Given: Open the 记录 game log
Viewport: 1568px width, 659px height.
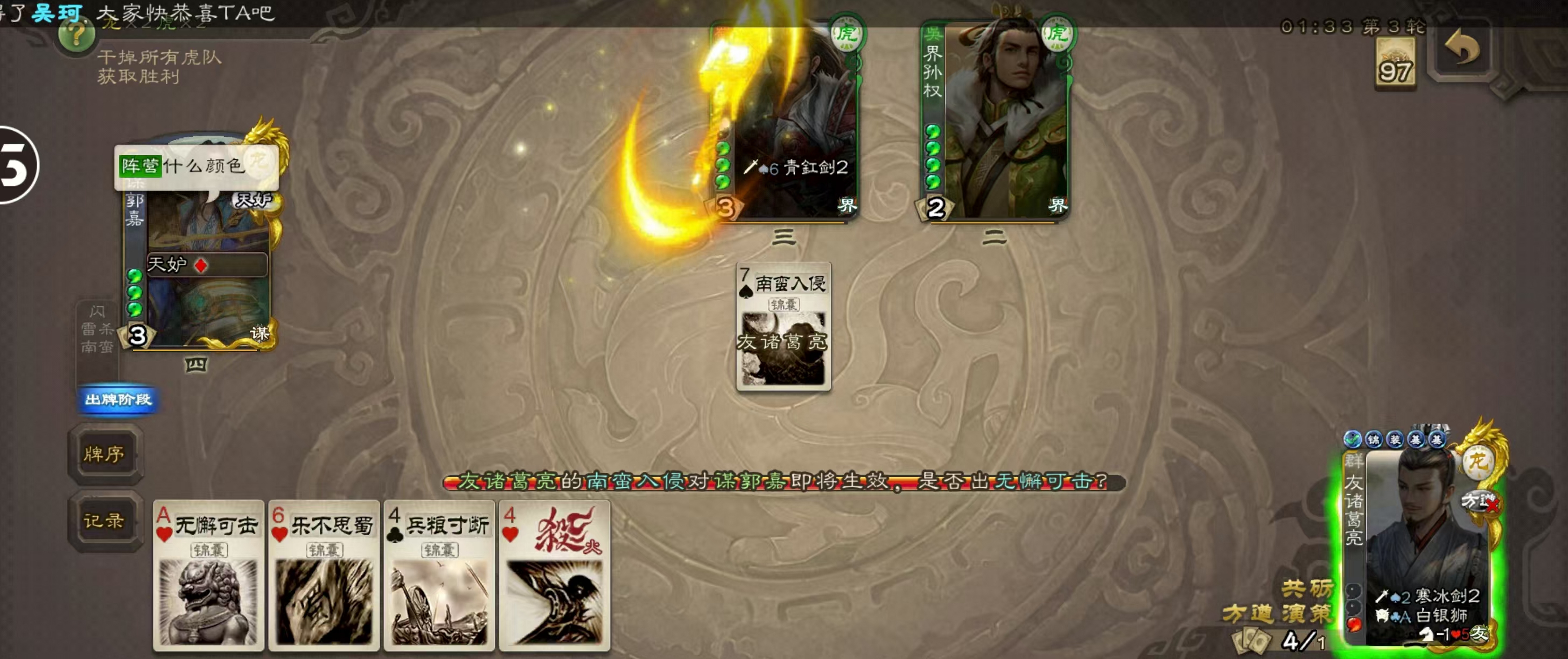Looking at the screenshot, I should (x=104, y=521).
